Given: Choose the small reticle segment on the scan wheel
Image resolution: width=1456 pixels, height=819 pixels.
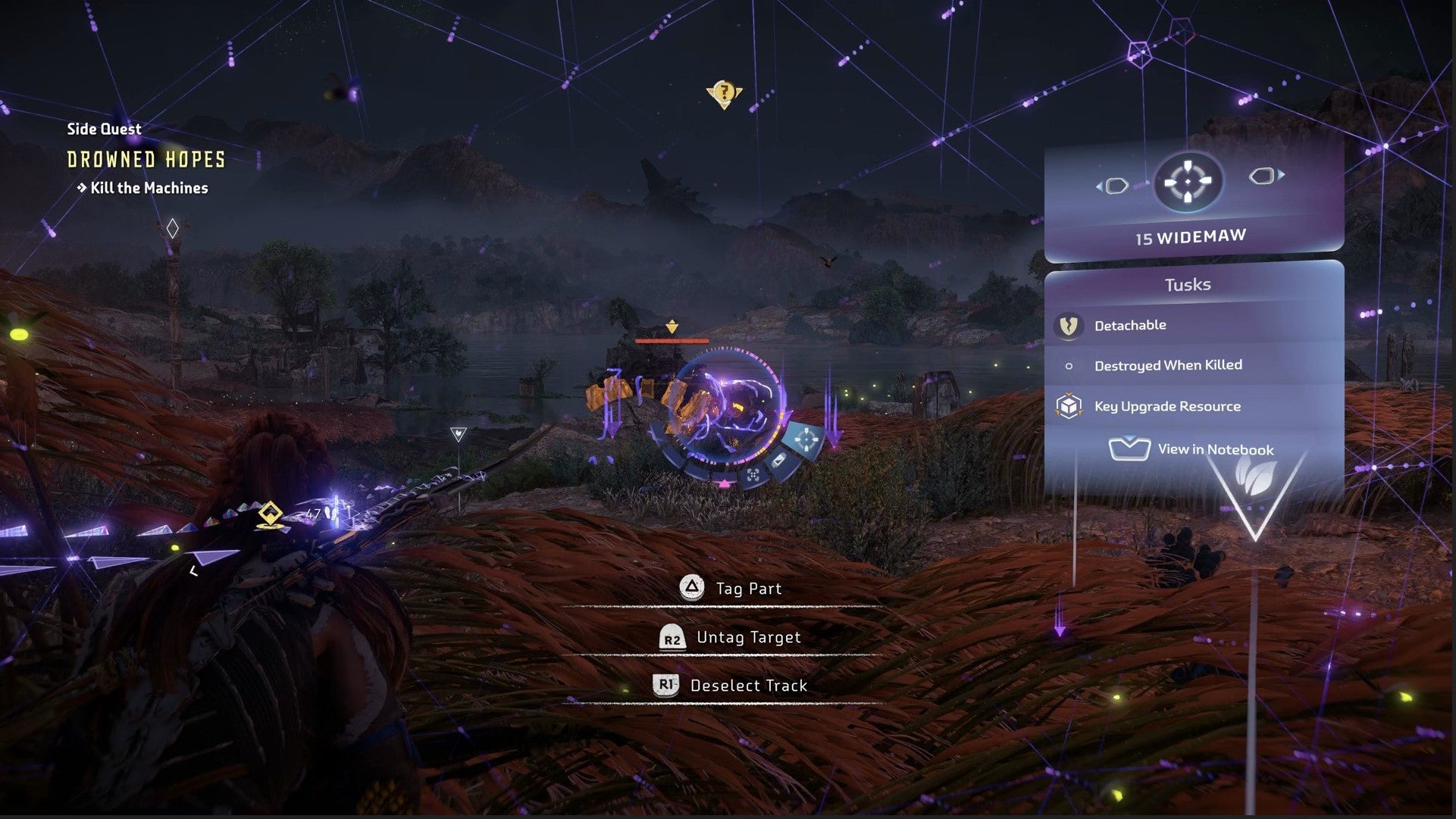Looking at the screenshot, I should coord(753,475).
